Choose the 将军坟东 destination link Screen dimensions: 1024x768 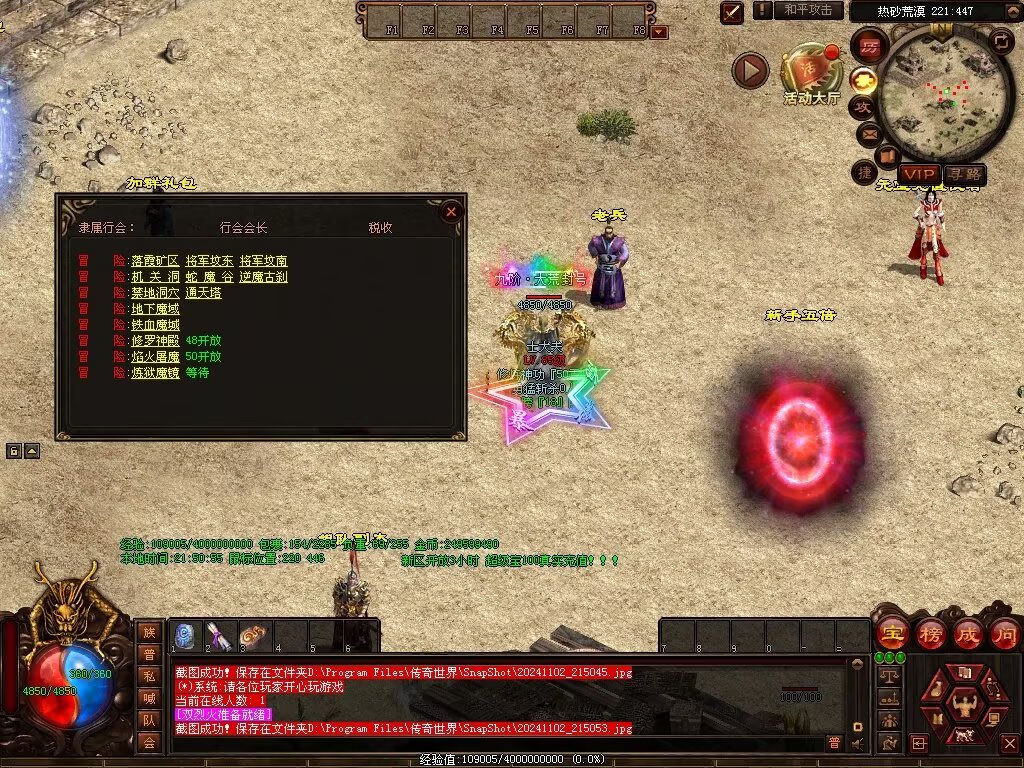(x=208, y=261)
